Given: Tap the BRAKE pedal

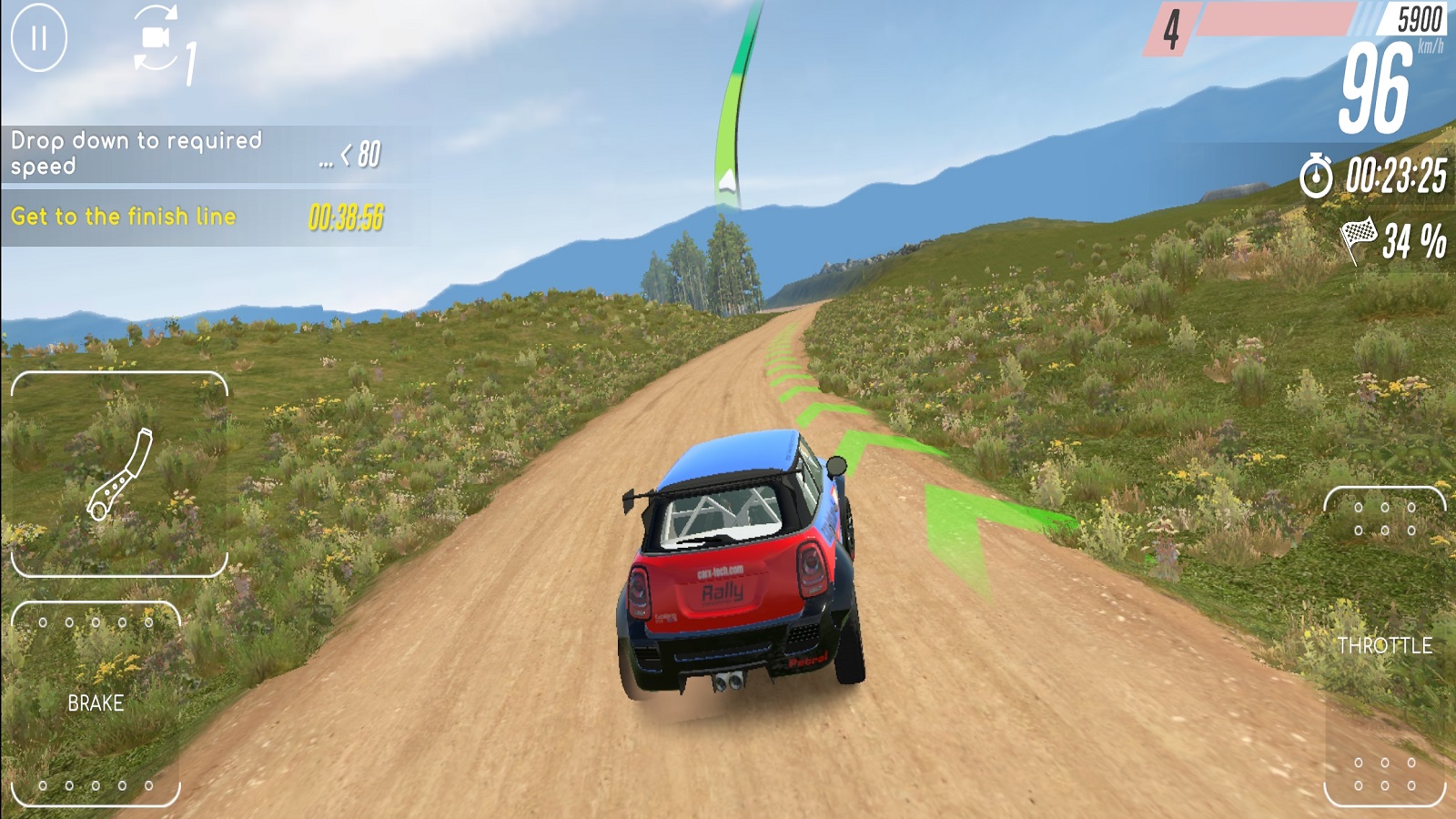Looking at the screenshot, I should coord(96,703).
